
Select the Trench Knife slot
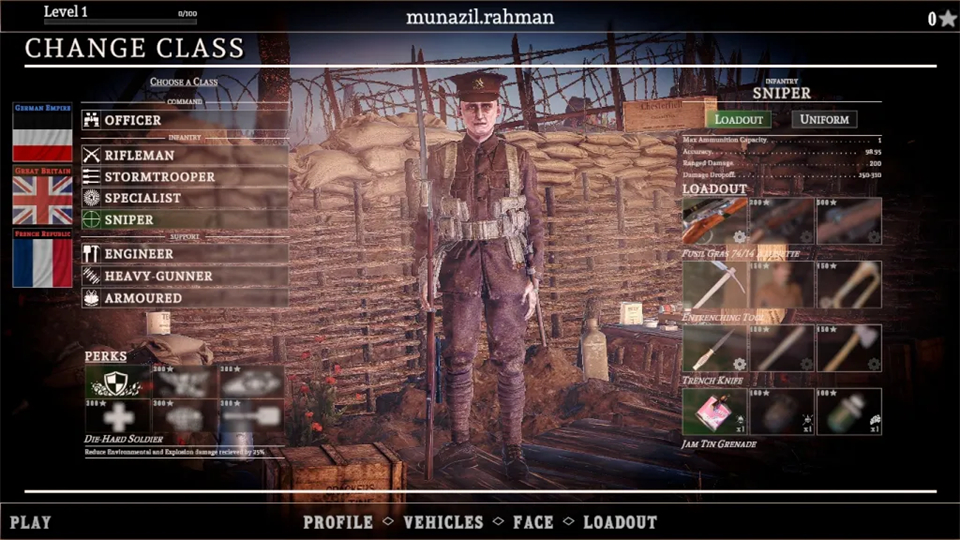point(715,348)
